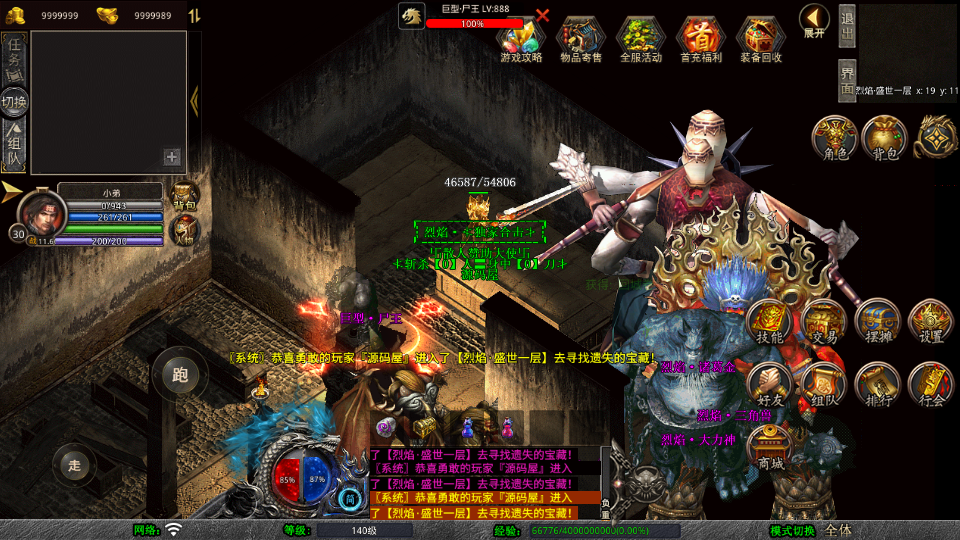The height and width of the screenshot is (540, 960).
Task: Click the 界面 interface button
Action: point(847,80)
